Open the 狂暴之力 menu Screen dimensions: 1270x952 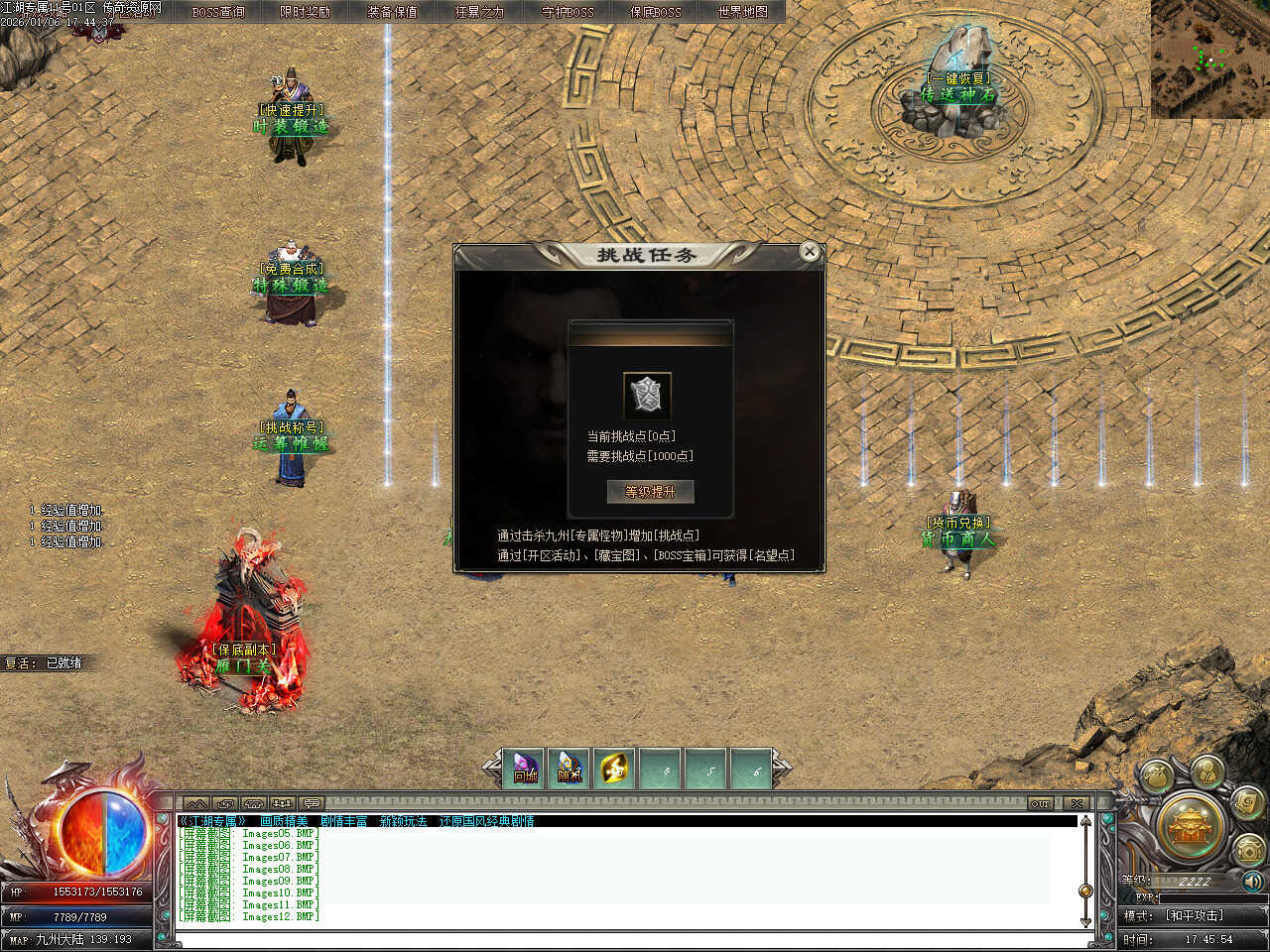480,12
